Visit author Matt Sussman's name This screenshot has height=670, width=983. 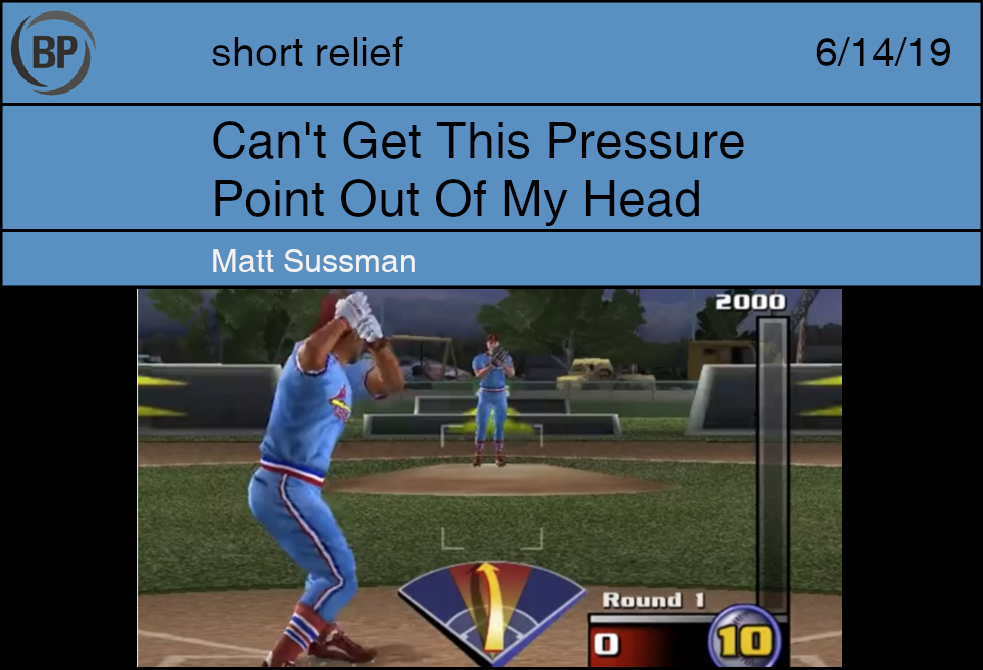click(313, 261)
